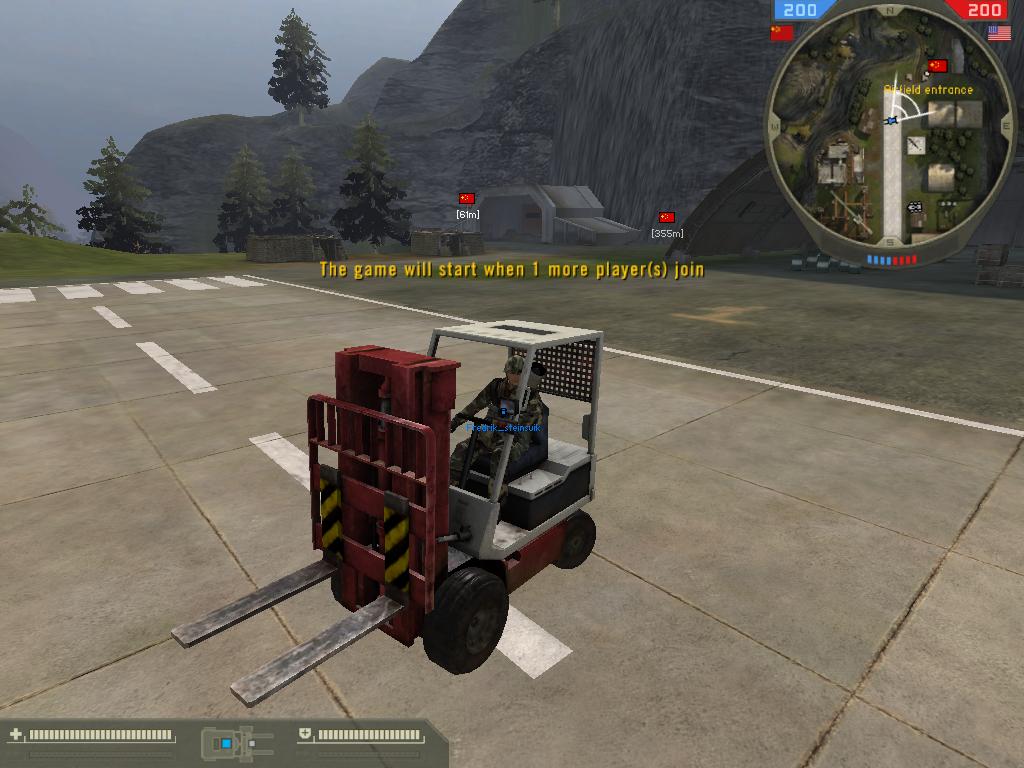This screenshot has width=1024, height=768.
Task: Click the blue player marker on minimap
Action: [x=892, y=120]
